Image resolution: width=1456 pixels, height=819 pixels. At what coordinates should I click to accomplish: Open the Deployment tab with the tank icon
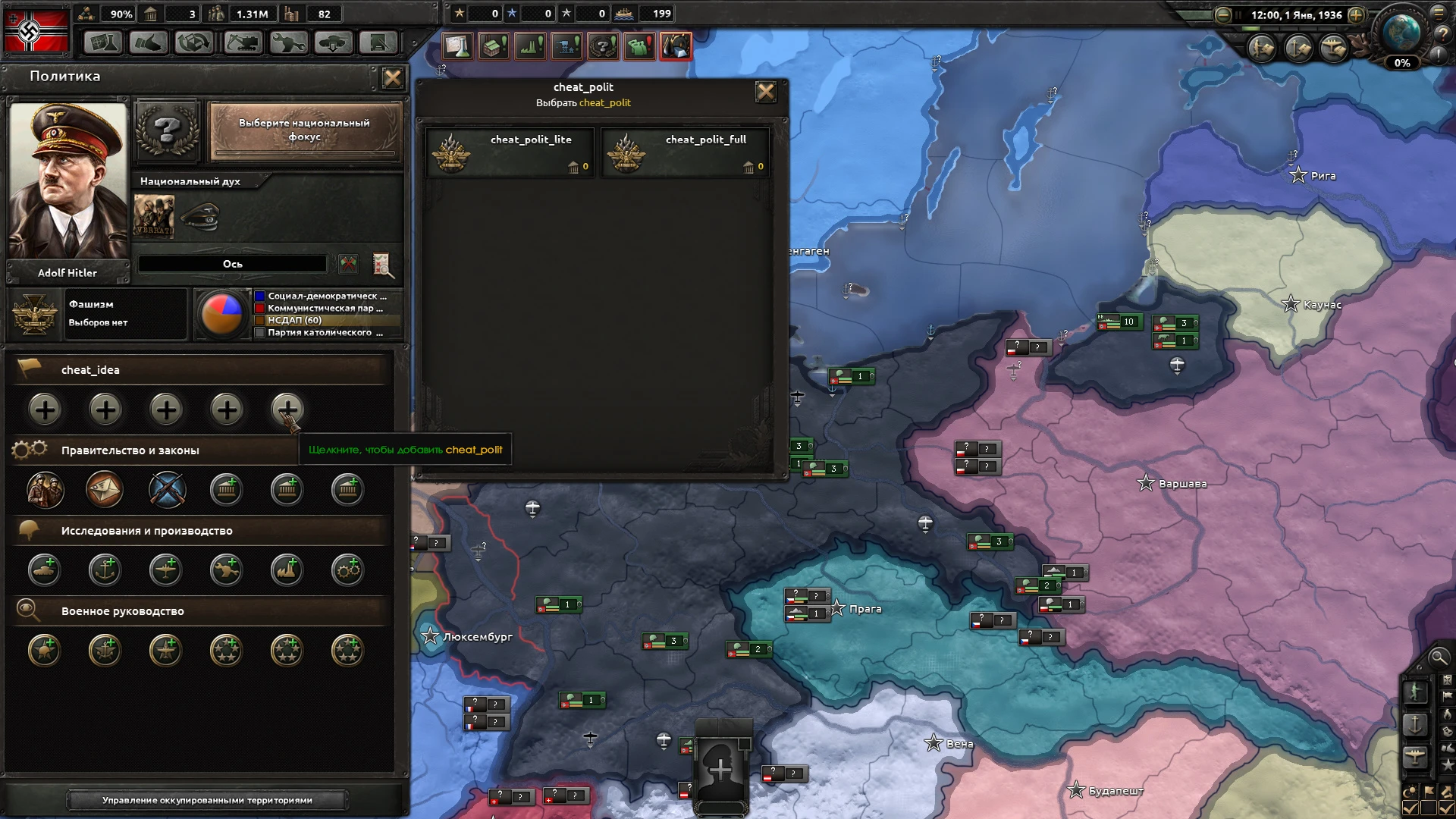coord(333,43)
